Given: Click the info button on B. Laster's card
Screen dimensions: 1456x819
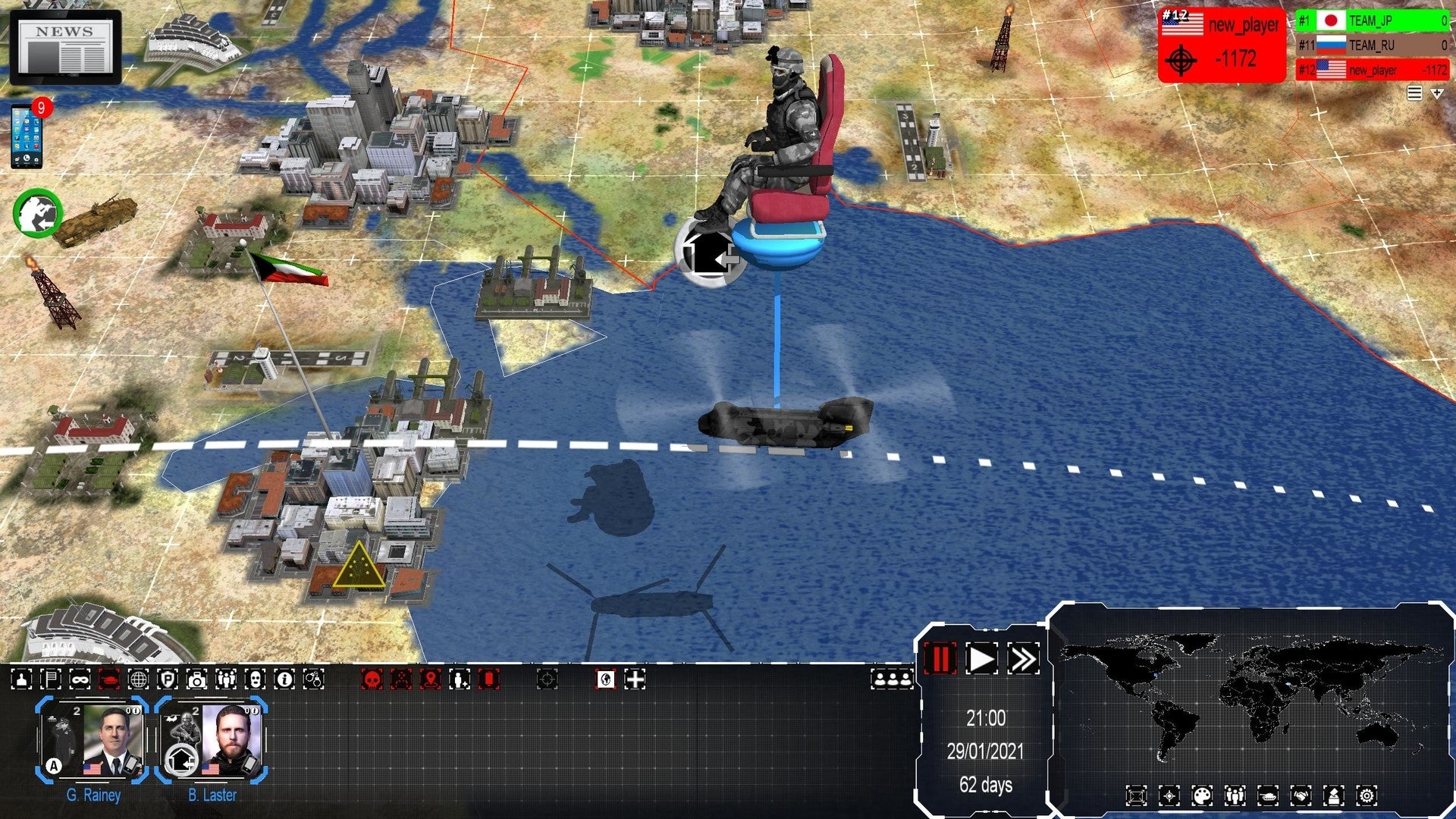Looking at the screenshot, I should (256, 711).
